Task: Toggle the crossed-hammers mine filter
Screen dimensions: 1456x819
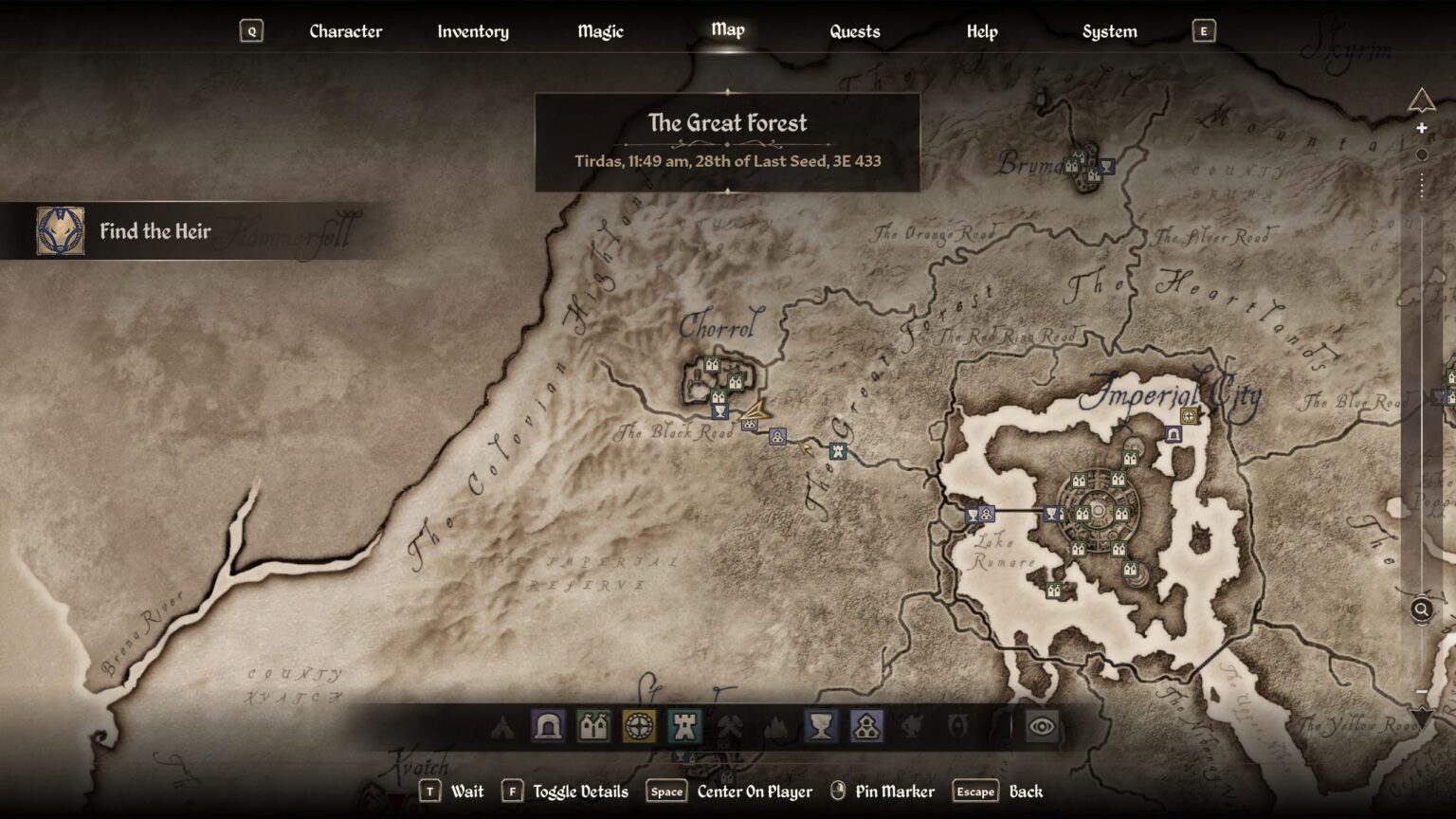Action: (x=731, y=727)
